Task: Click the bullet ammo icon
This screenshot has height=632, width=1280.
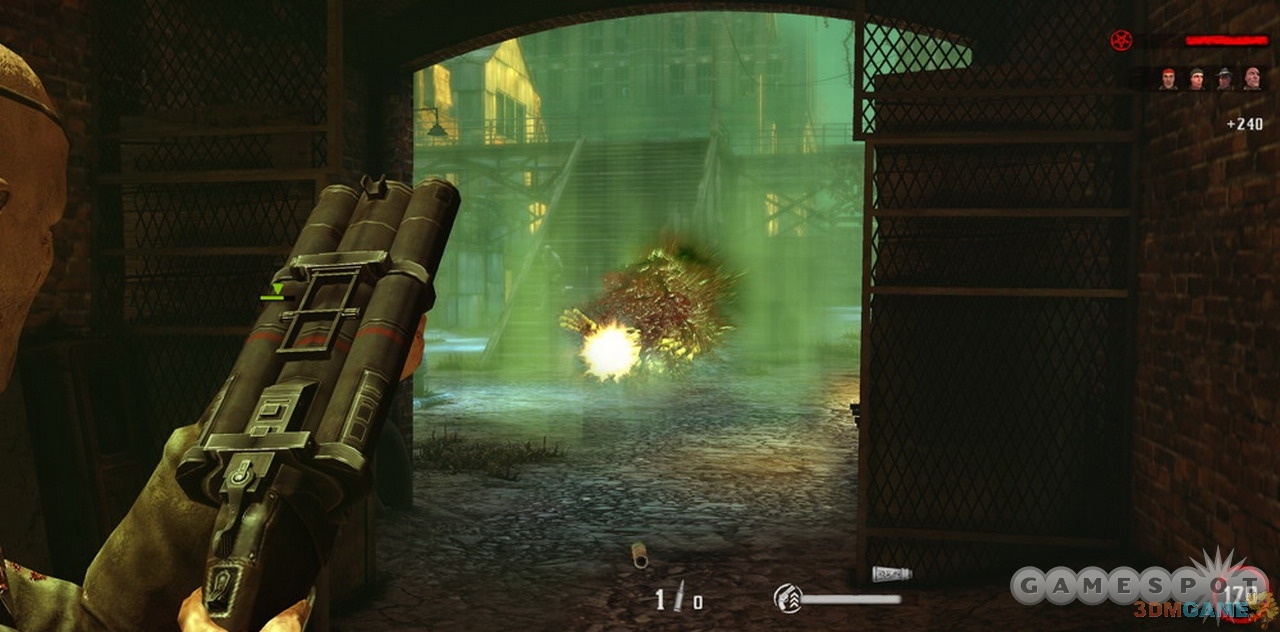Action: [x=679, y=596]
